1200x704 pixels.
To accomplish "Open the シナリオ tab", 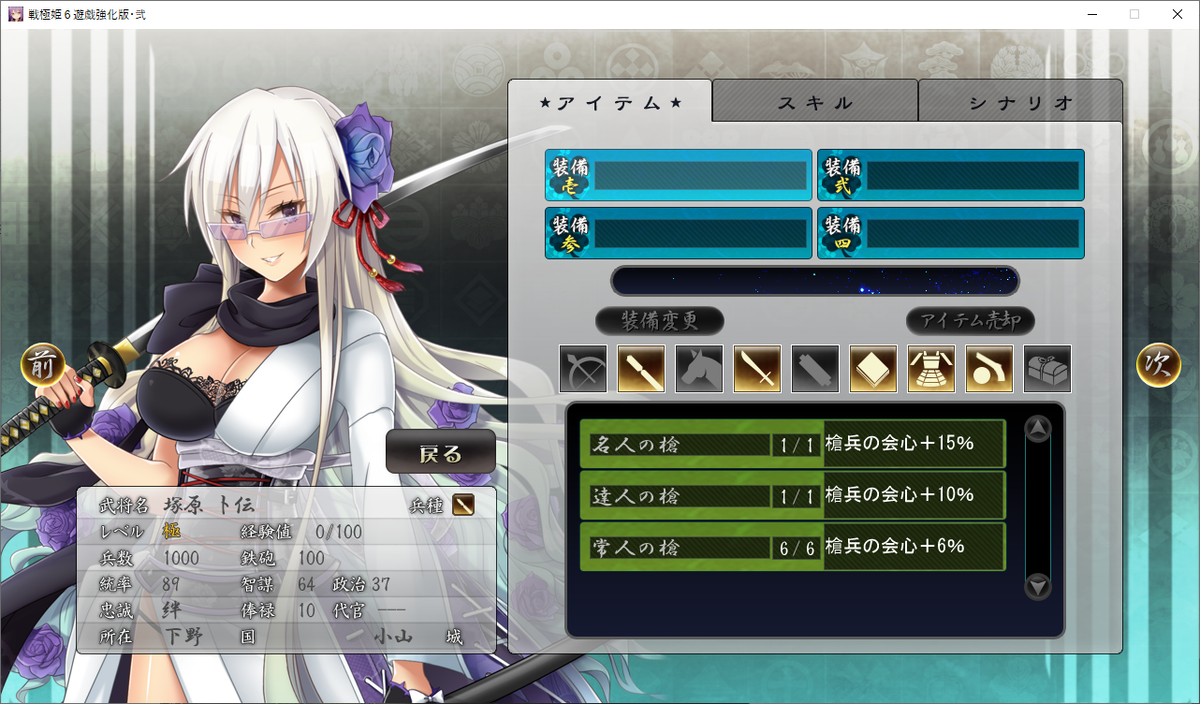I will 1020,102.
